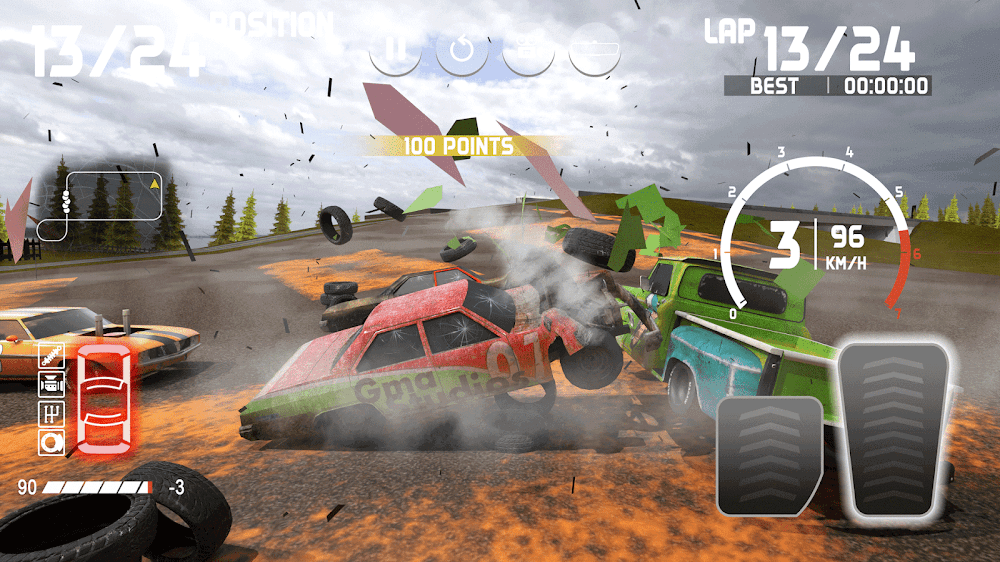Tap the accelerator pedal
The width and height of the screenshot is (1000, 562).
893,430
